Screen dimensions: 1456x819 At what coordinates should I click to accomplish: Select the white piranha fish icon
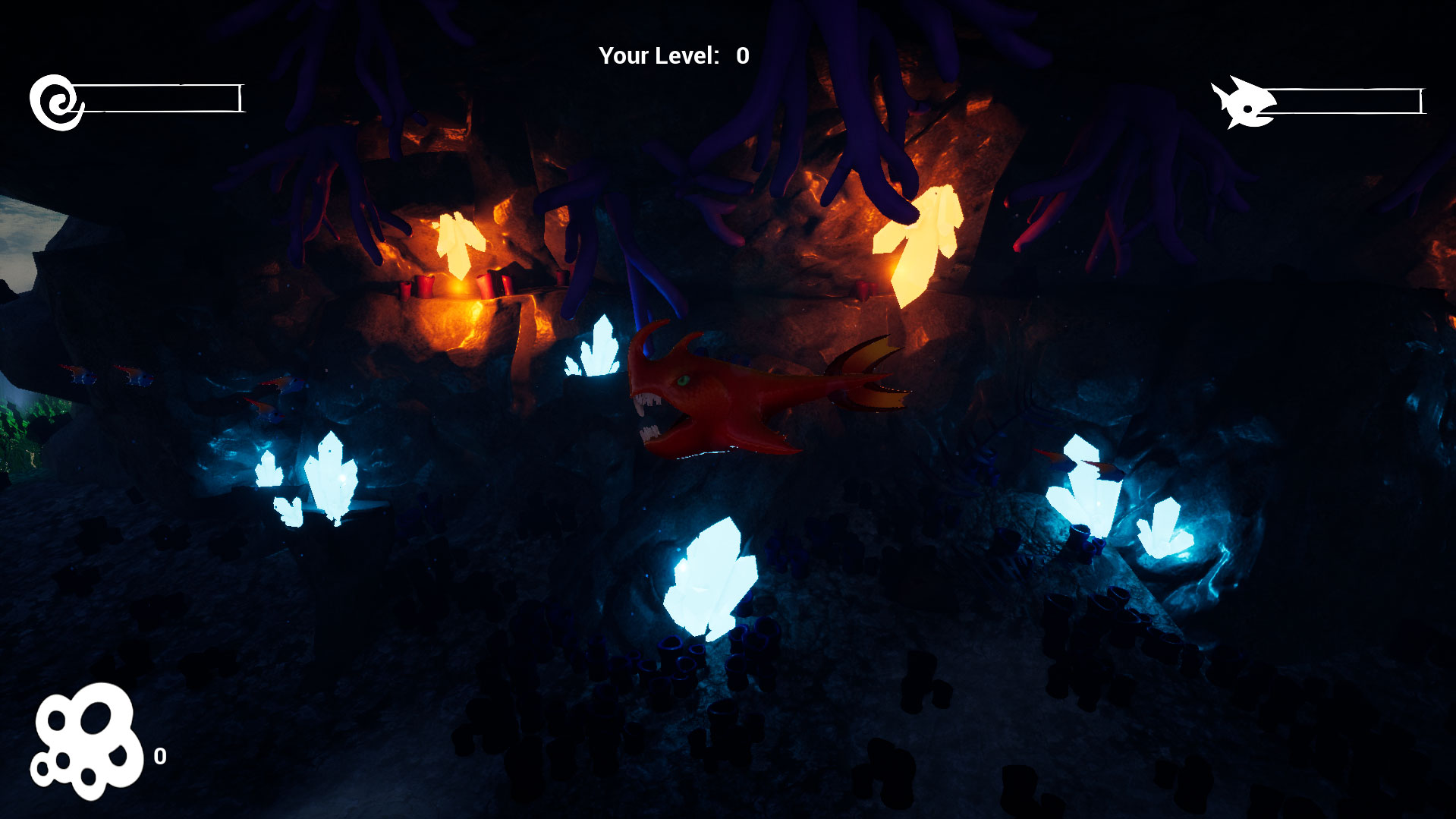click(1242, 103)
